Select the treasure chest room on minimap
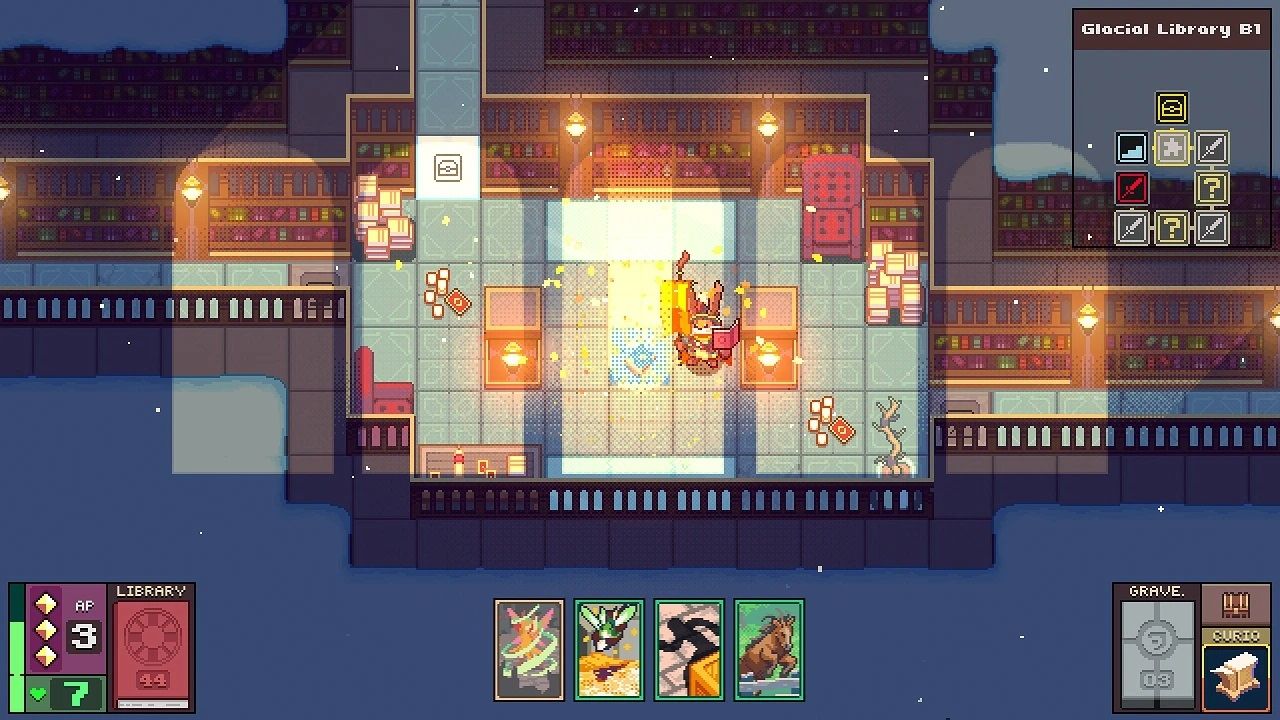The height and width of the screenshot is (720, 1280). (1171, 107)
